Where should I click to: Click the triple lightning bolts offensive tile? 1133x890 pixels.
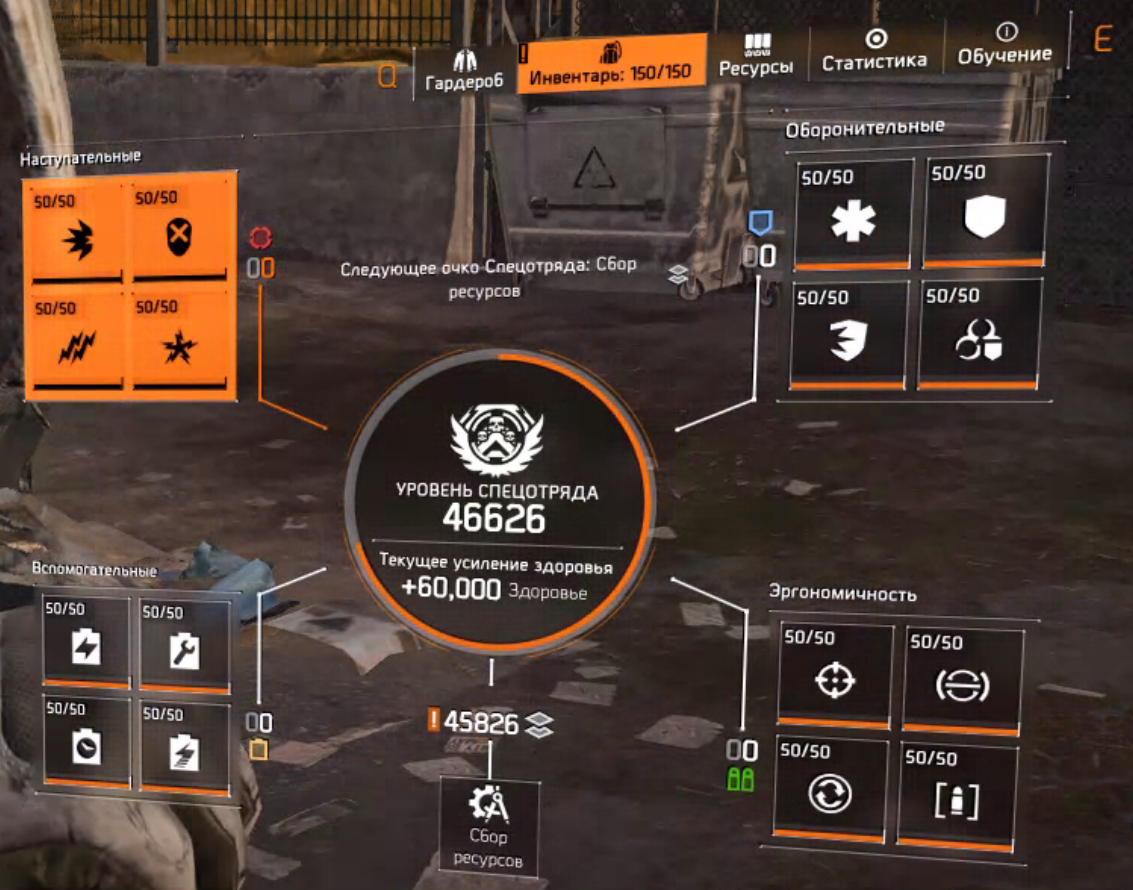point(77,341)
